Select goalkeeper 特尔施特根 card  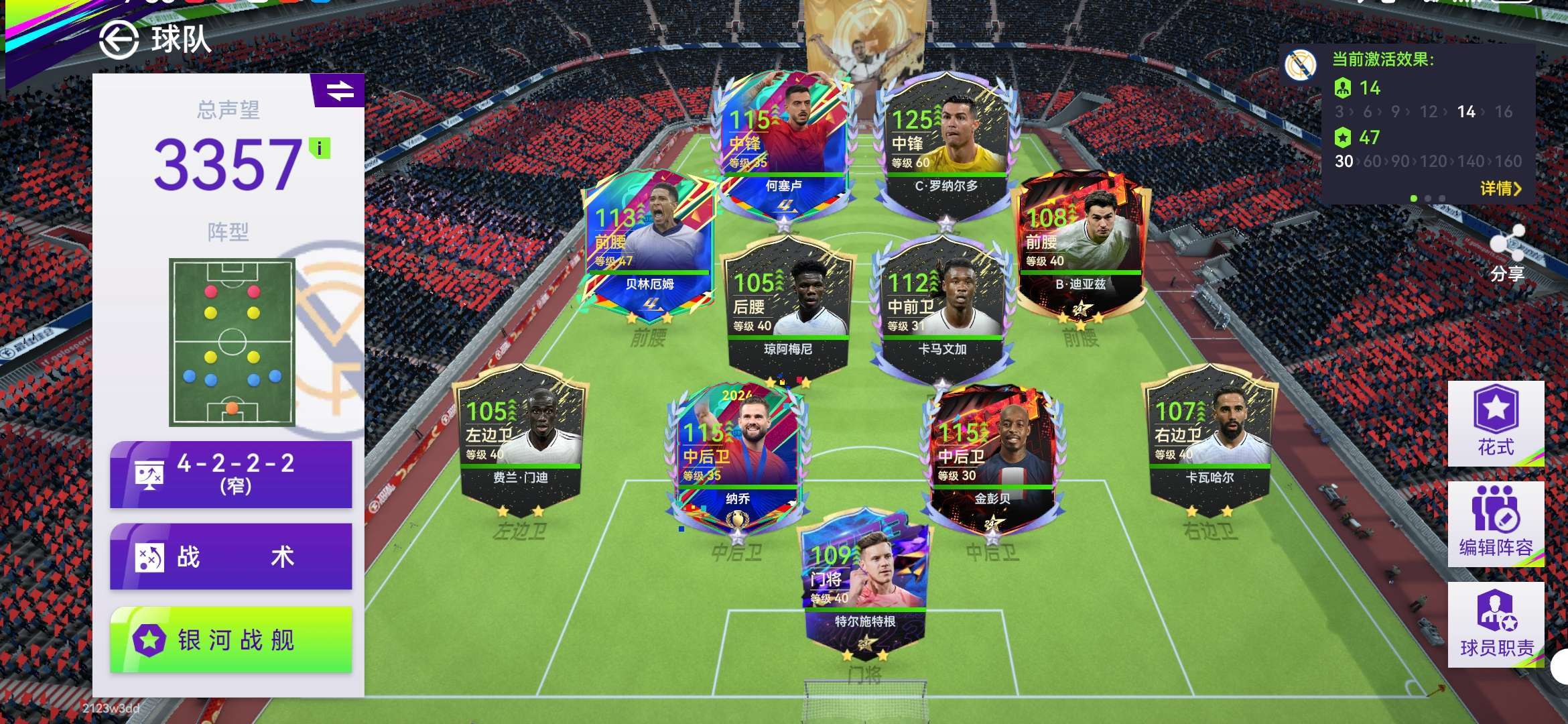click(x=864, y=583)
